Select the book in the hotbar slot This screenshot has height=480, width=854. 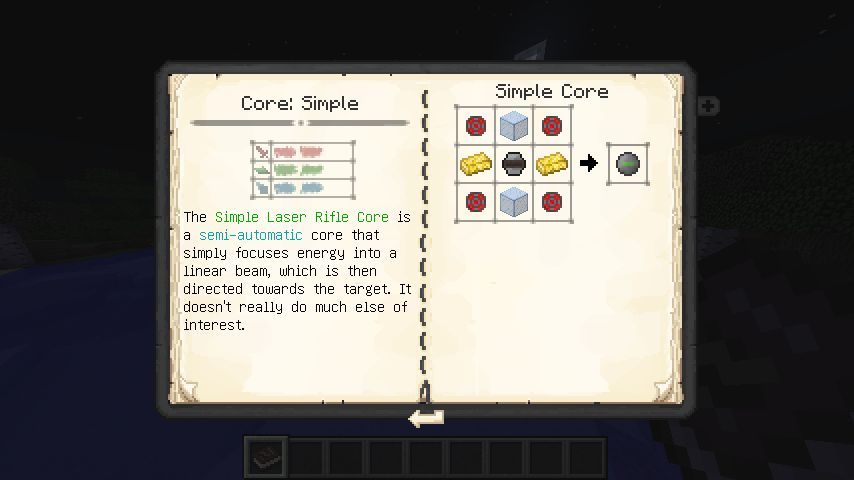click(x=268, y=457)
